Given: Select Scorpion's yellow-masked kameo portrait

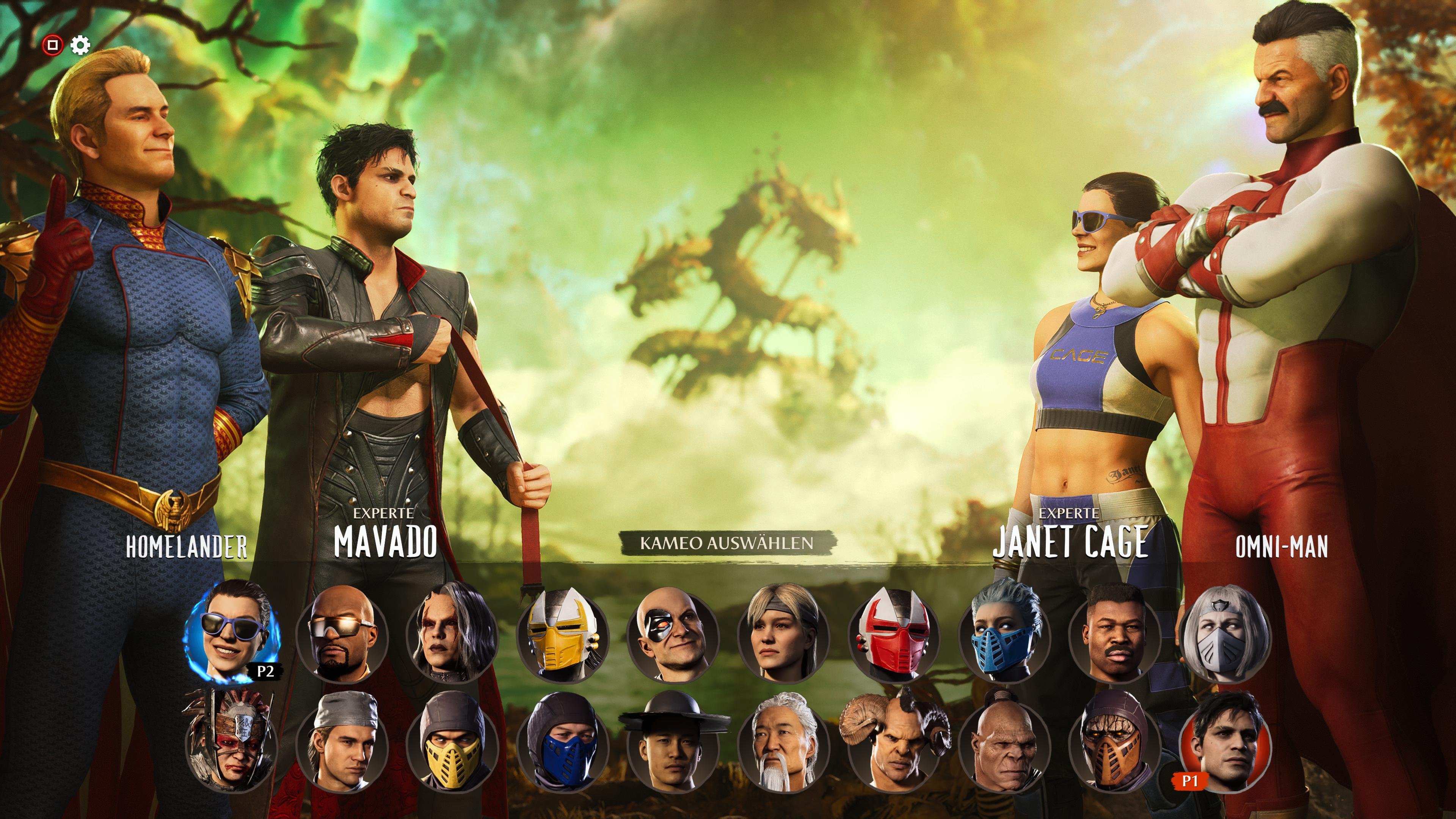Looking at the screenshot, I should pyautogui.click(x=452, y=752).
